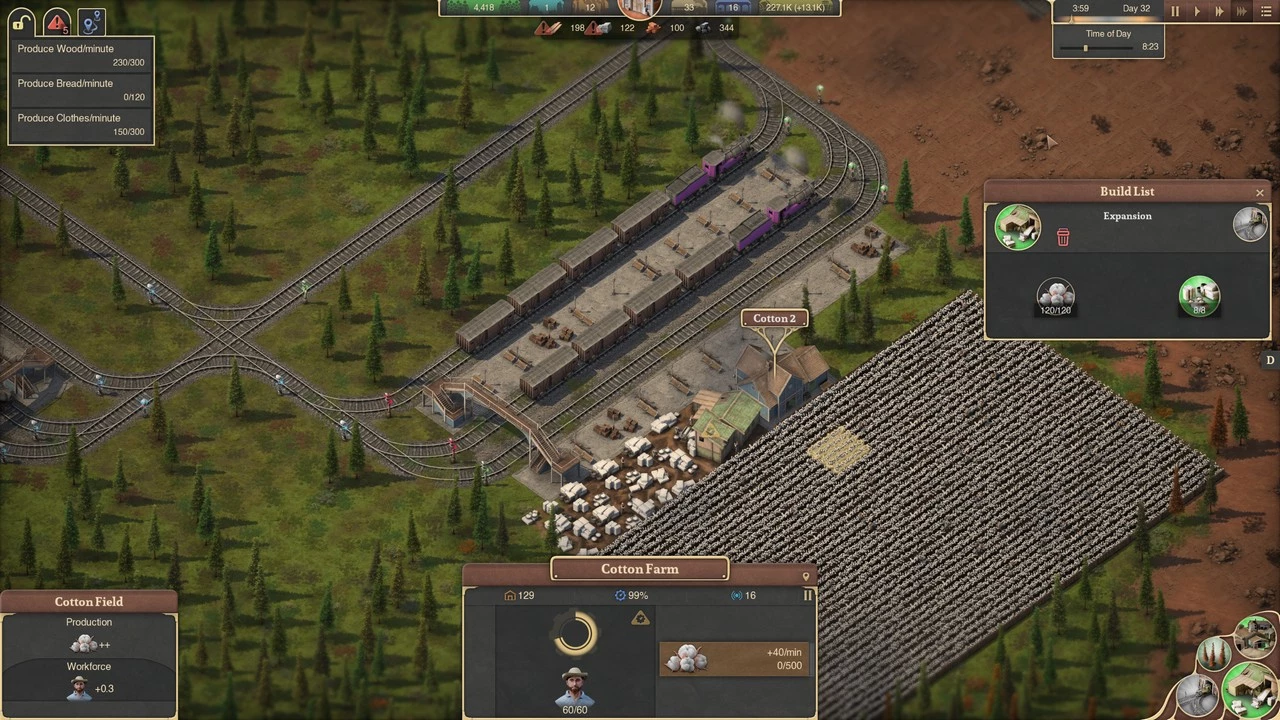This screenshot has width=1280, height=720.
Task: Select the Produce Clothes/minute objective
Action: coord(81,124)
